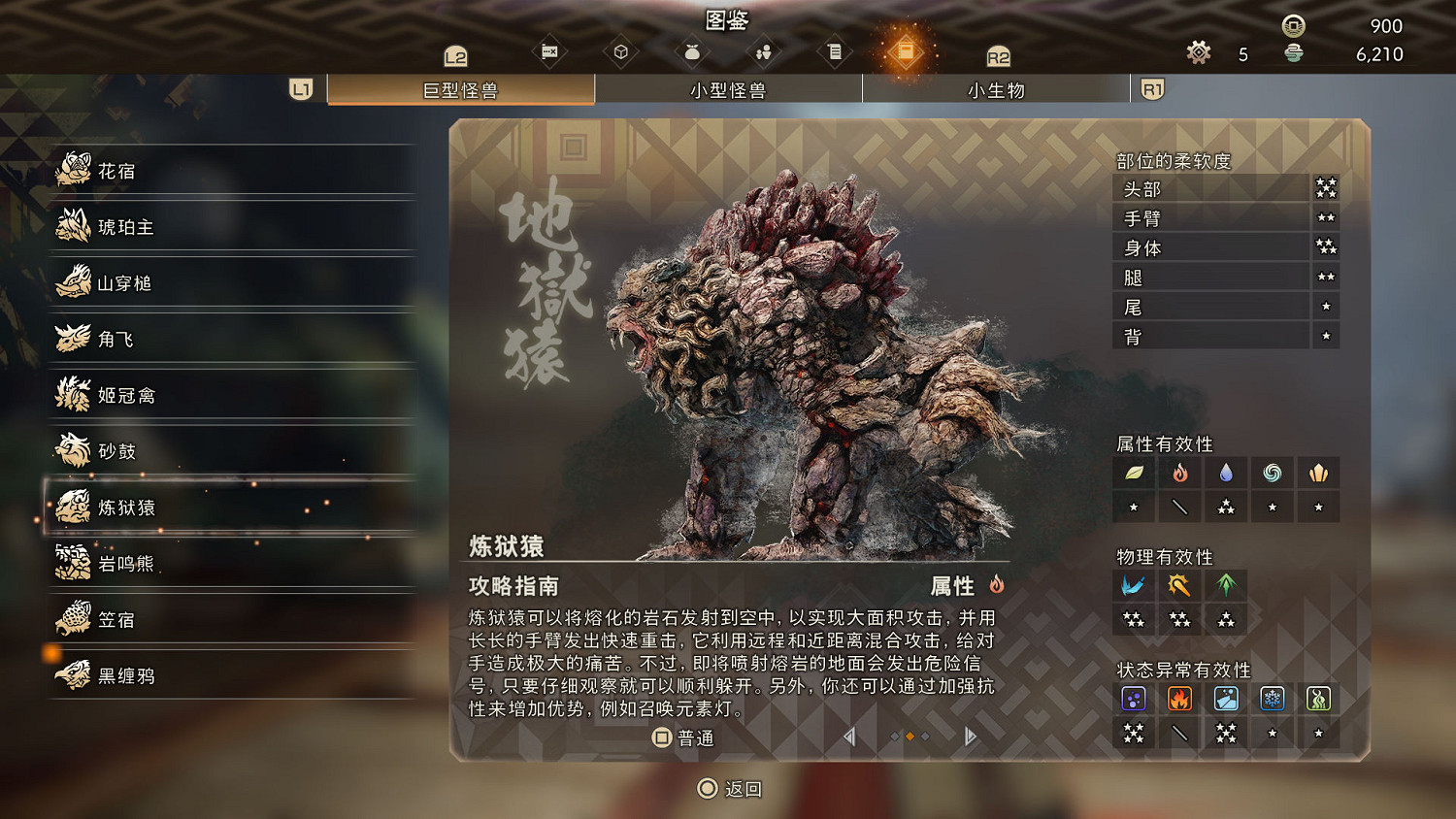Select the slash weapon icon under 物理有效性

1134,584
